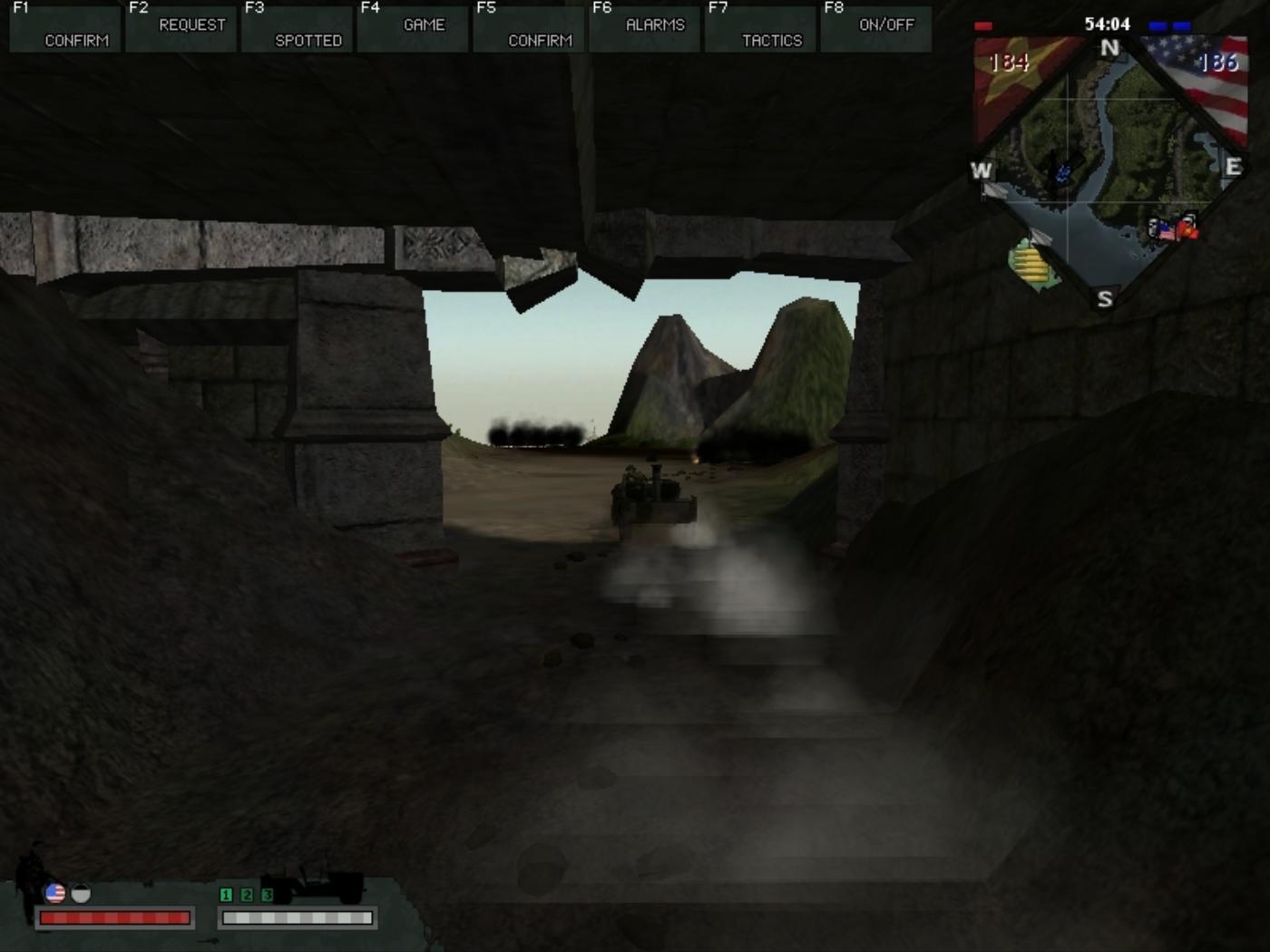This screenshot has height=952, width=1270.
Task: Switch to vehicle seat 3
Action: click(x=267, y=895)
